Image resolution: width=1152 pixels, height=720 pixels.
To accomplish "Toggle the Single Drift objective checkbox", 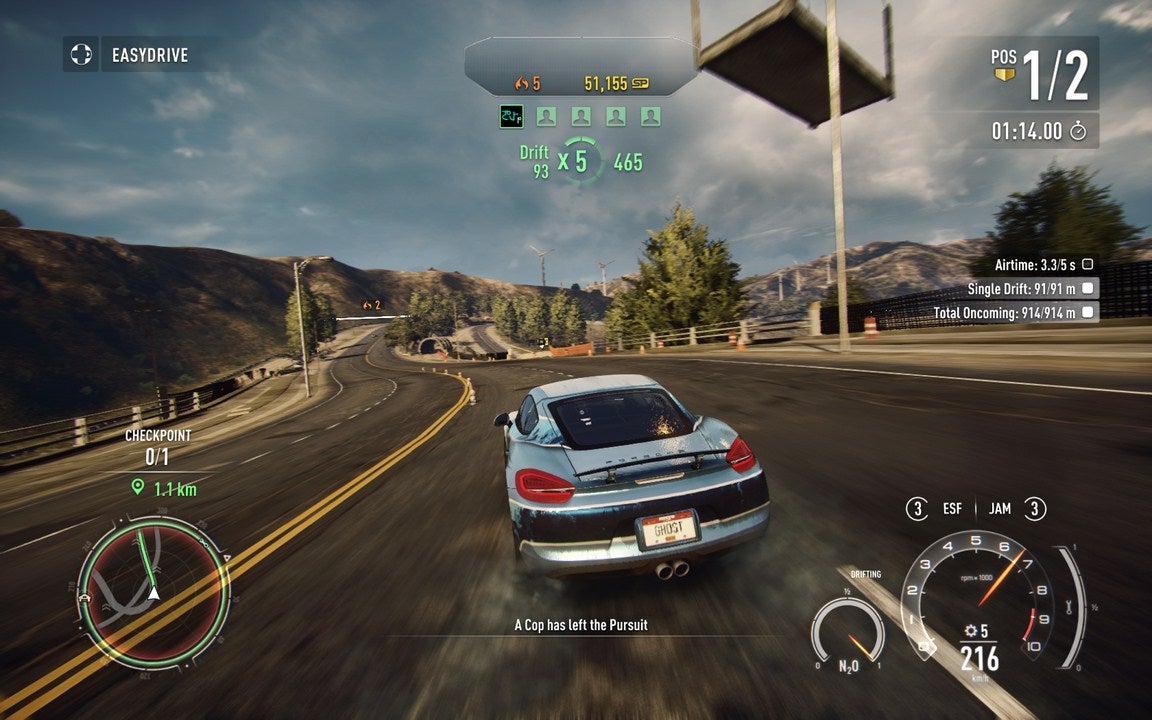I will pos(1087,289).
